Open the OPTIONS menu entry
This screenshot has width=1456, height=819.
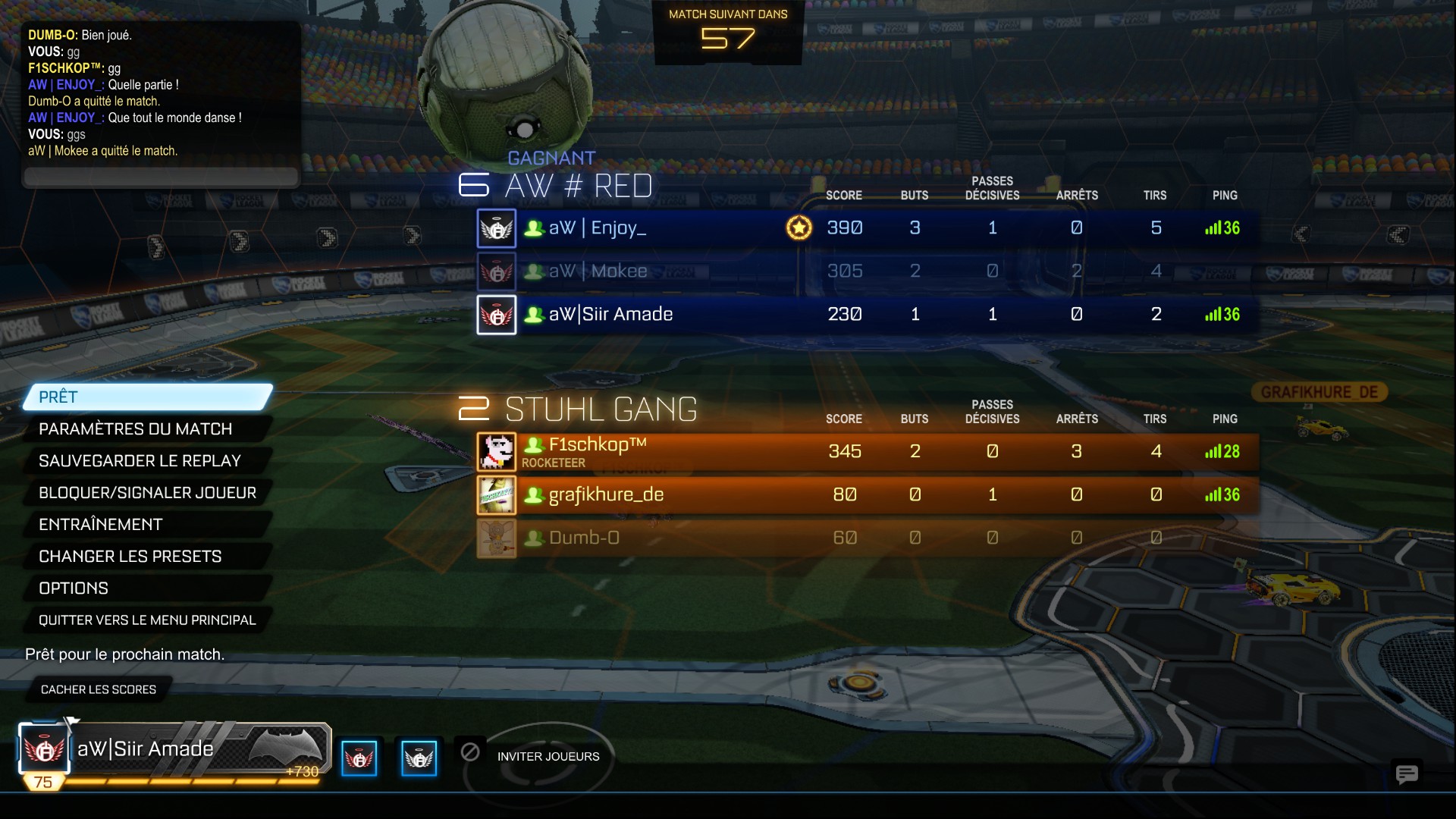tap(148, 588)
